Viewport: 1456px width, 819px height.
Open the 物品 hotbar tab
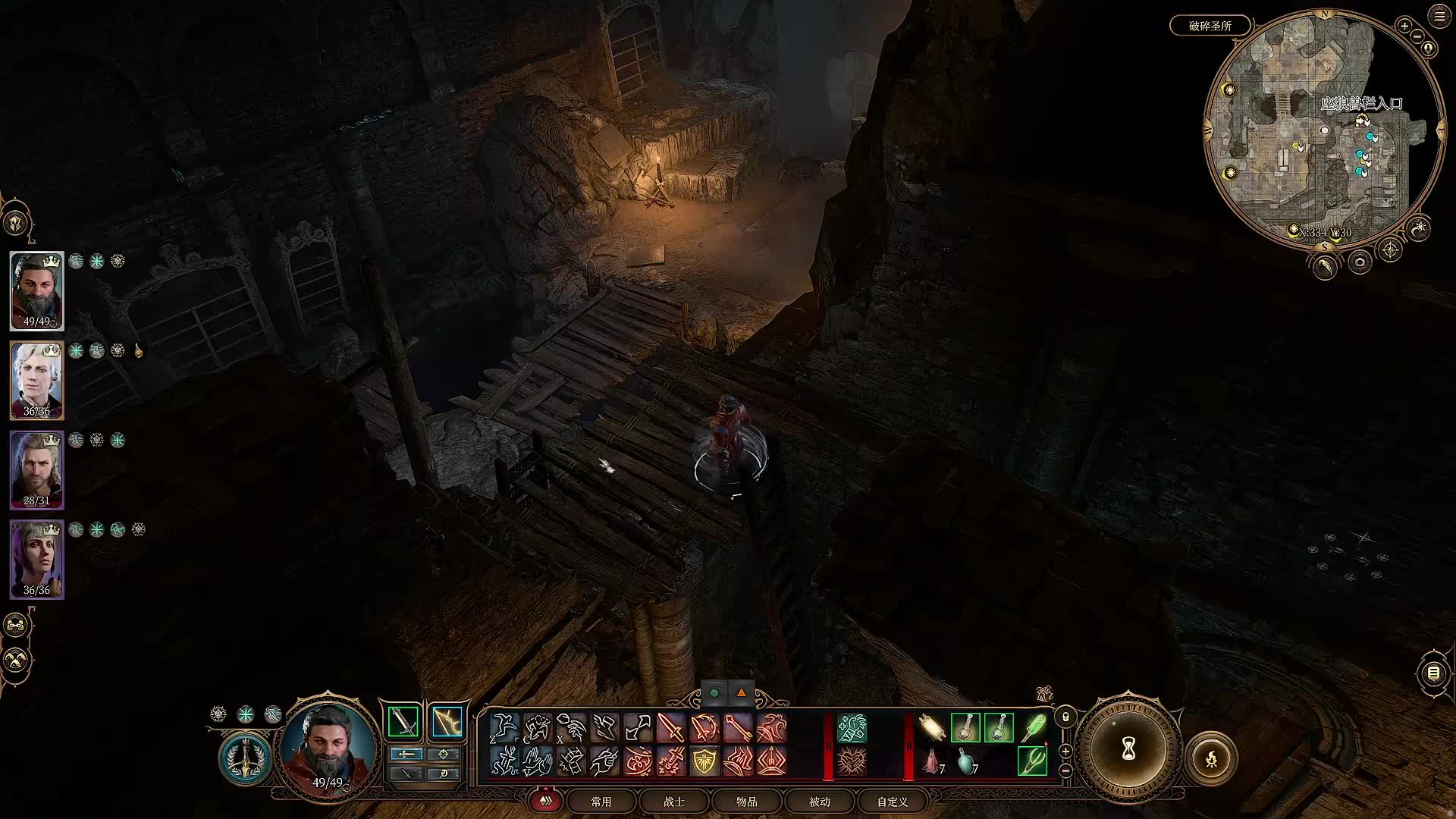pyautogui.click(x=746, y=802)
